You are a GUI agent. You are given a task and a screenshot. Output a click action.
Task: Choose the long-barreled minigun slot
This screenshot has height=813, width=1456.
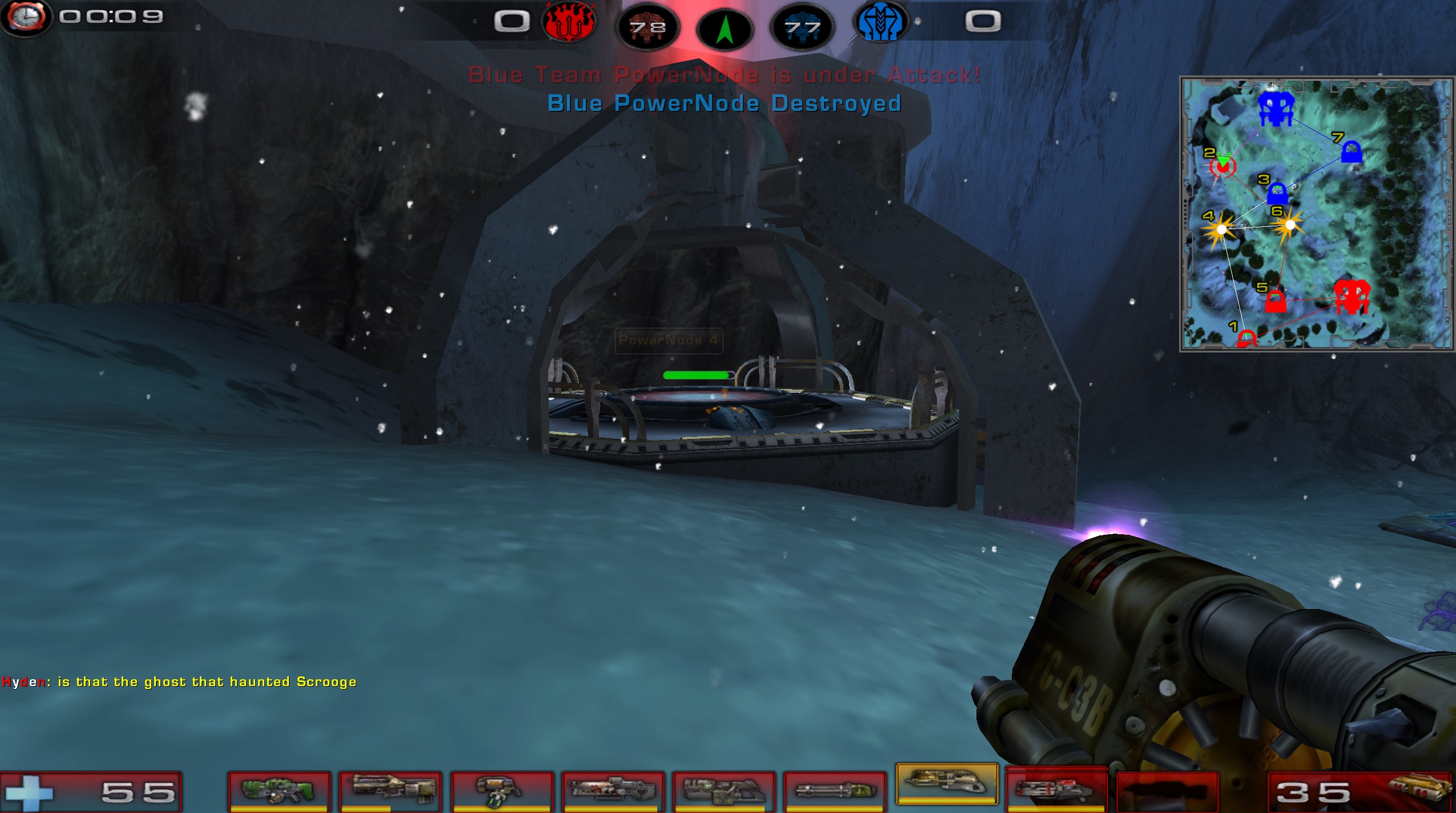835,791
